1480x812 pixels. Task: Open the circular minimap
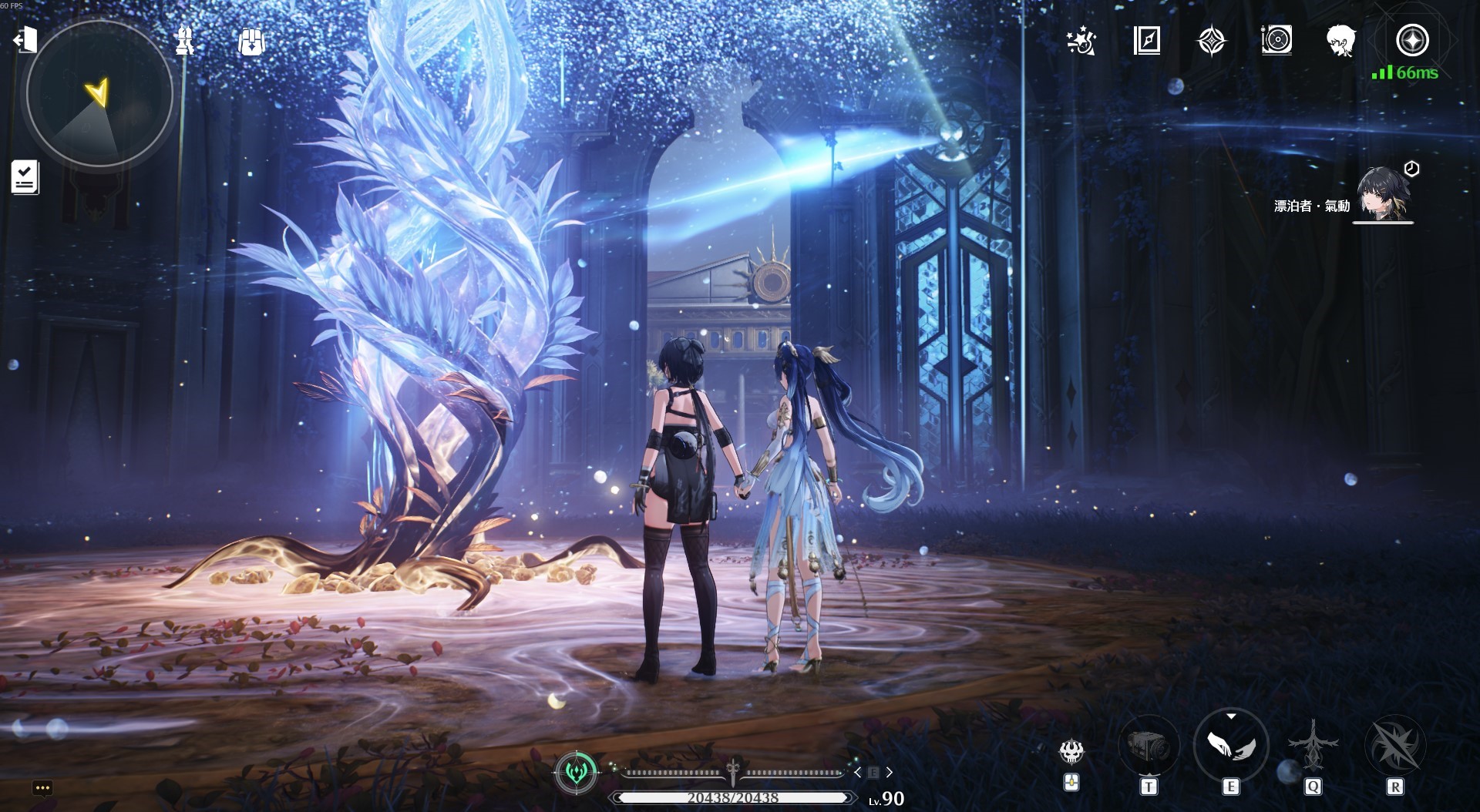(99, 95)
